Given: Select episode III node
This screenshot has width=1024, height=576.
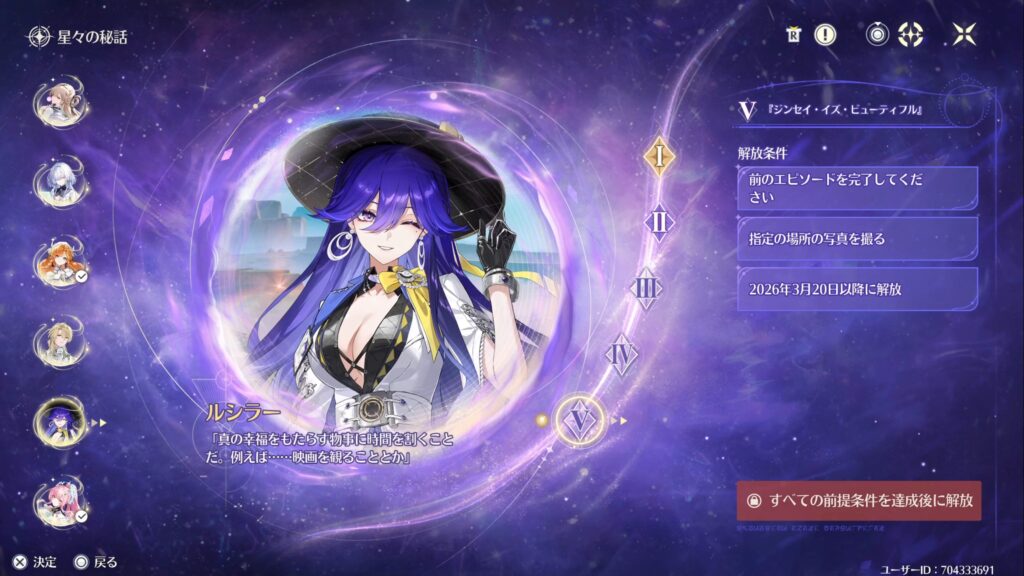Looking at the screenshot, I should pyautogui.click(x=647, y=289).
